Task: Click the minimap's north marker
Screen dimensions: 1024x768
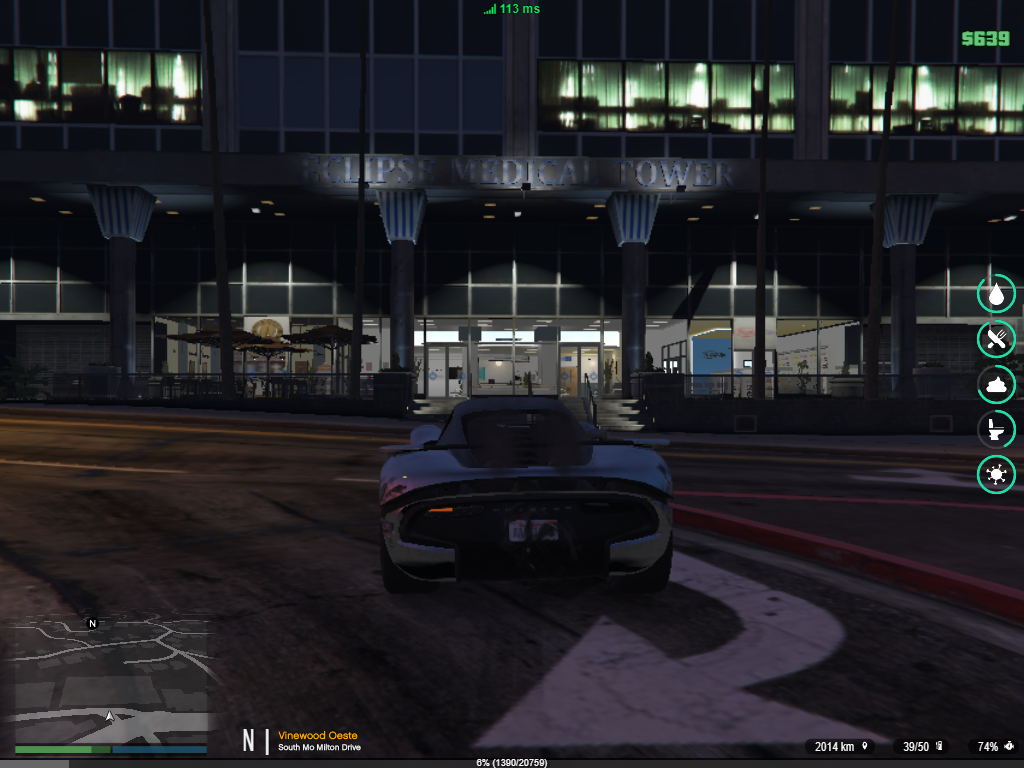Action: (x=92, y=623)
